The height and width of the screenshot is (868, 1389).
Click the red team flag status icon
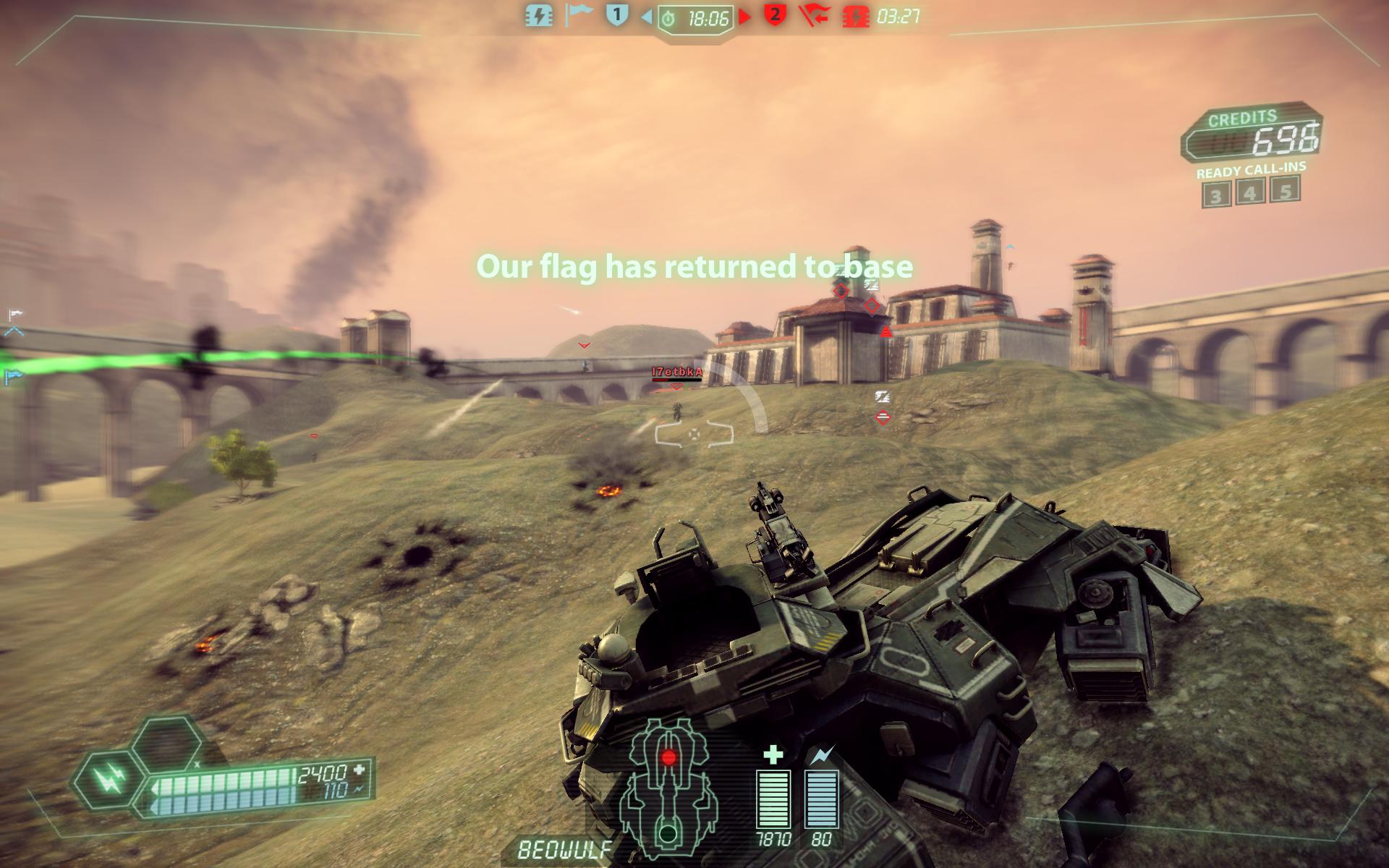tap(815, 15)
